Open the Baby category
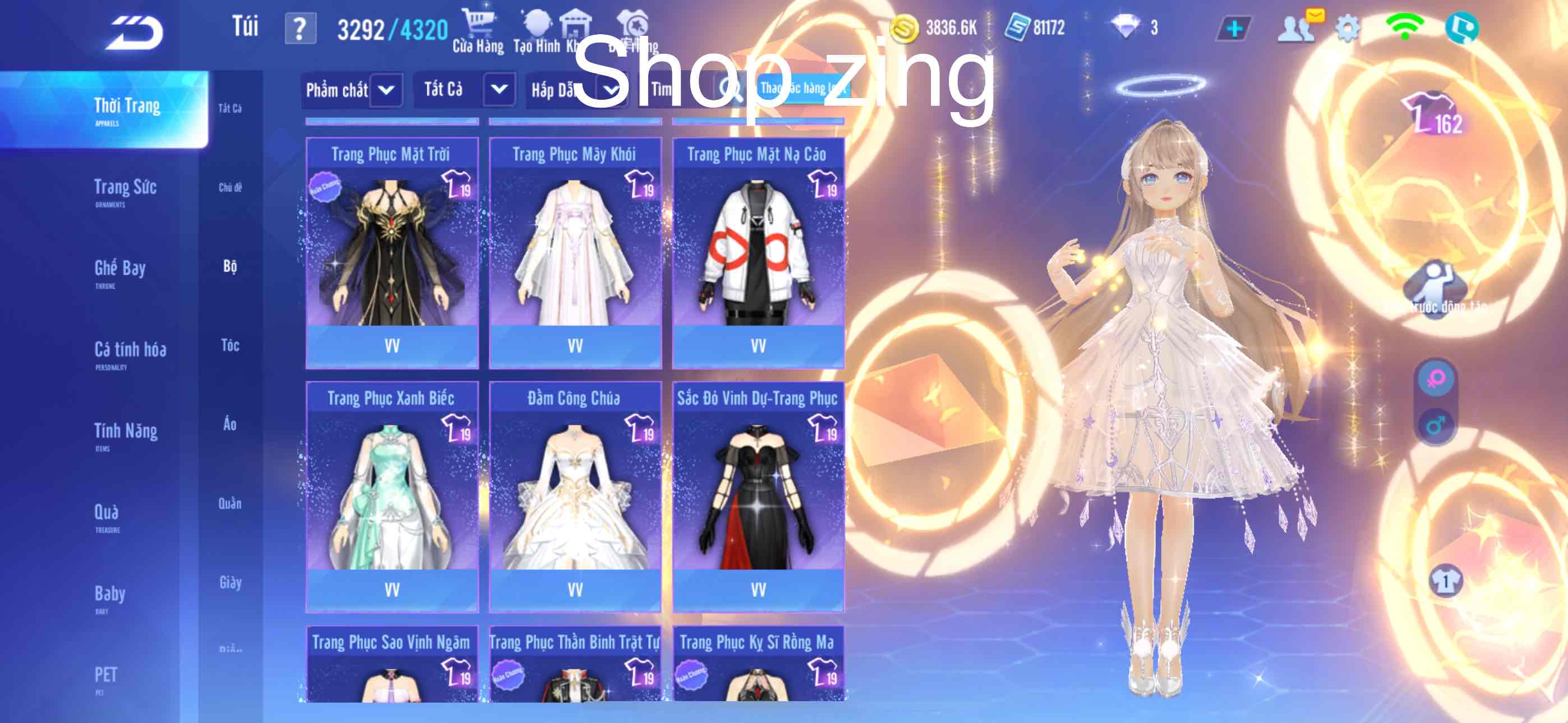The height and width of the screenshot is (723, 1568). (x=109, y=596)
